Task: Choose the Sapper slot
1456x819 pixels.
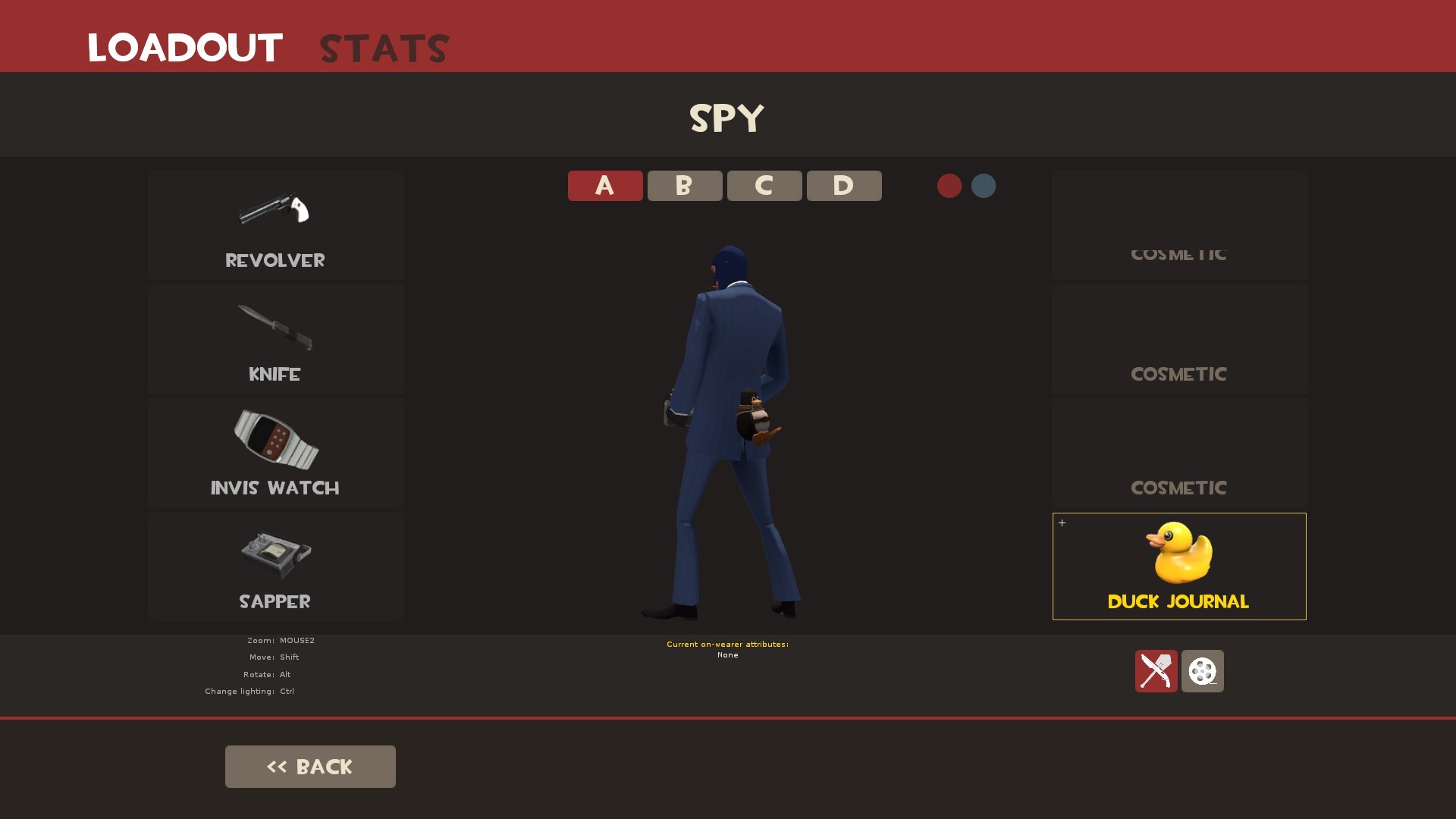Action: pyautogui.click(x=275, y=566)
